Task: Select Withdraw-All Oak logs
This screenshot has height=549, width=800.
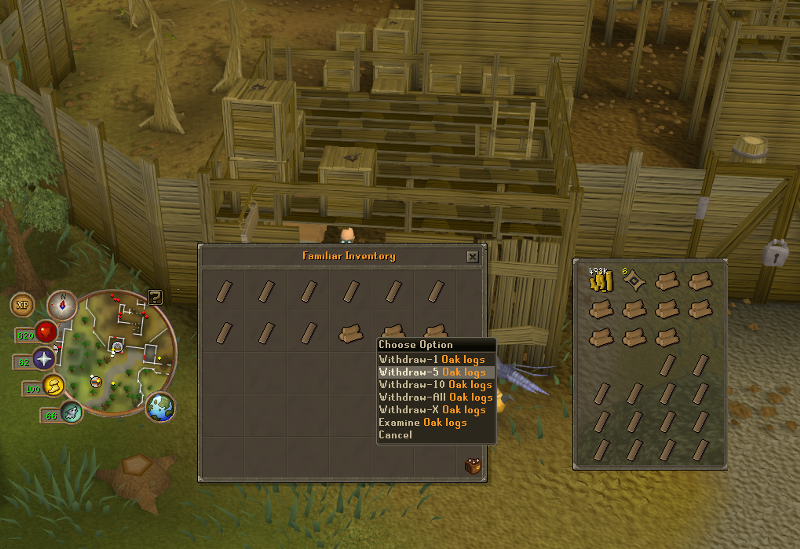Action: pyautogui.click(x=435, y=397)
